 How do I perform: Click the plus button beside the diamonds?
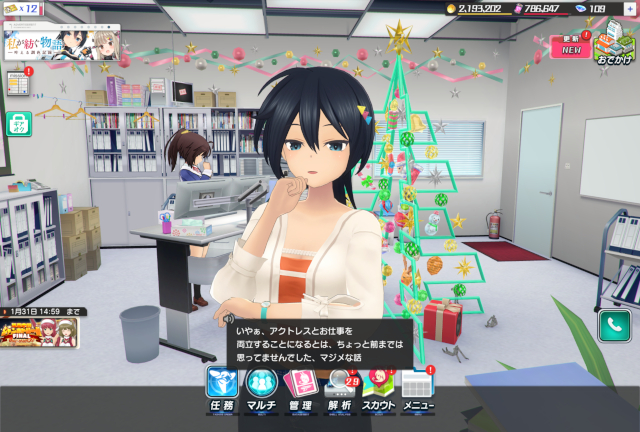pyautogui.click(x=629, y=8)
